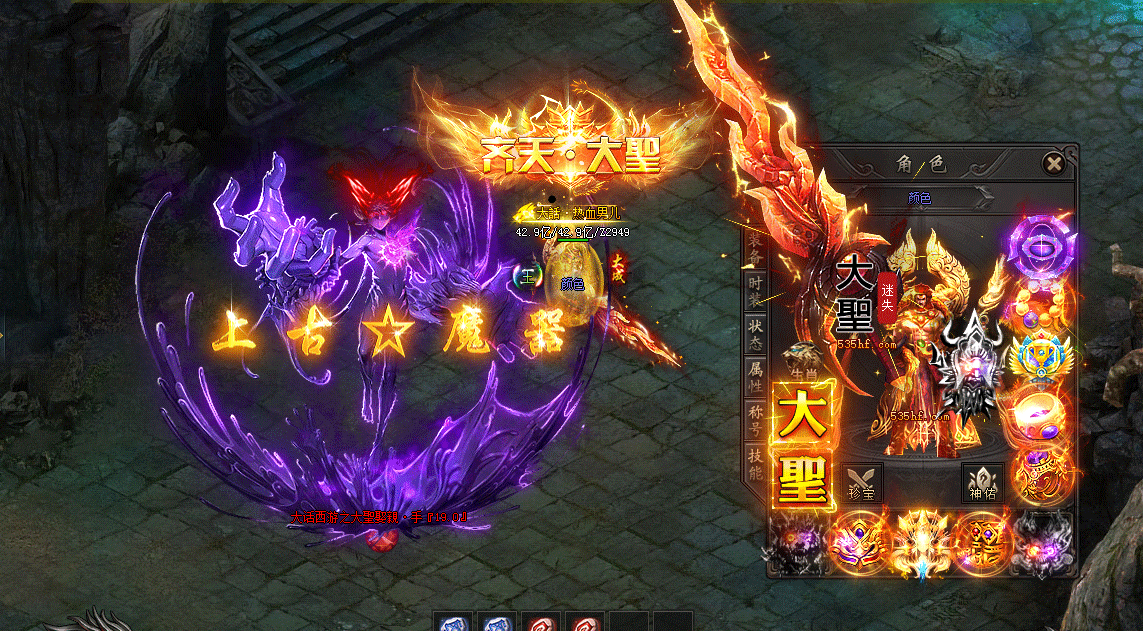Click the 大聖 title plaque slot
Image resolution: width=1143 pixels, height=631 pixels.
pyautogui.click(x=802, y=444)
